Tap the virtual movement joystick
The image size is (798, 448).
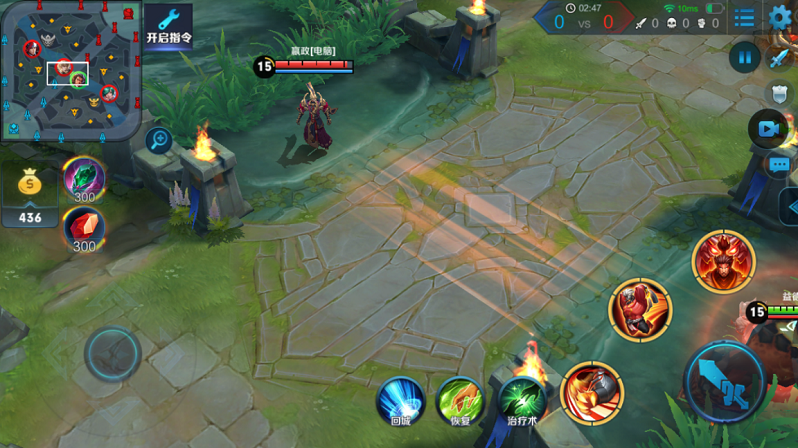click(112, 353)
